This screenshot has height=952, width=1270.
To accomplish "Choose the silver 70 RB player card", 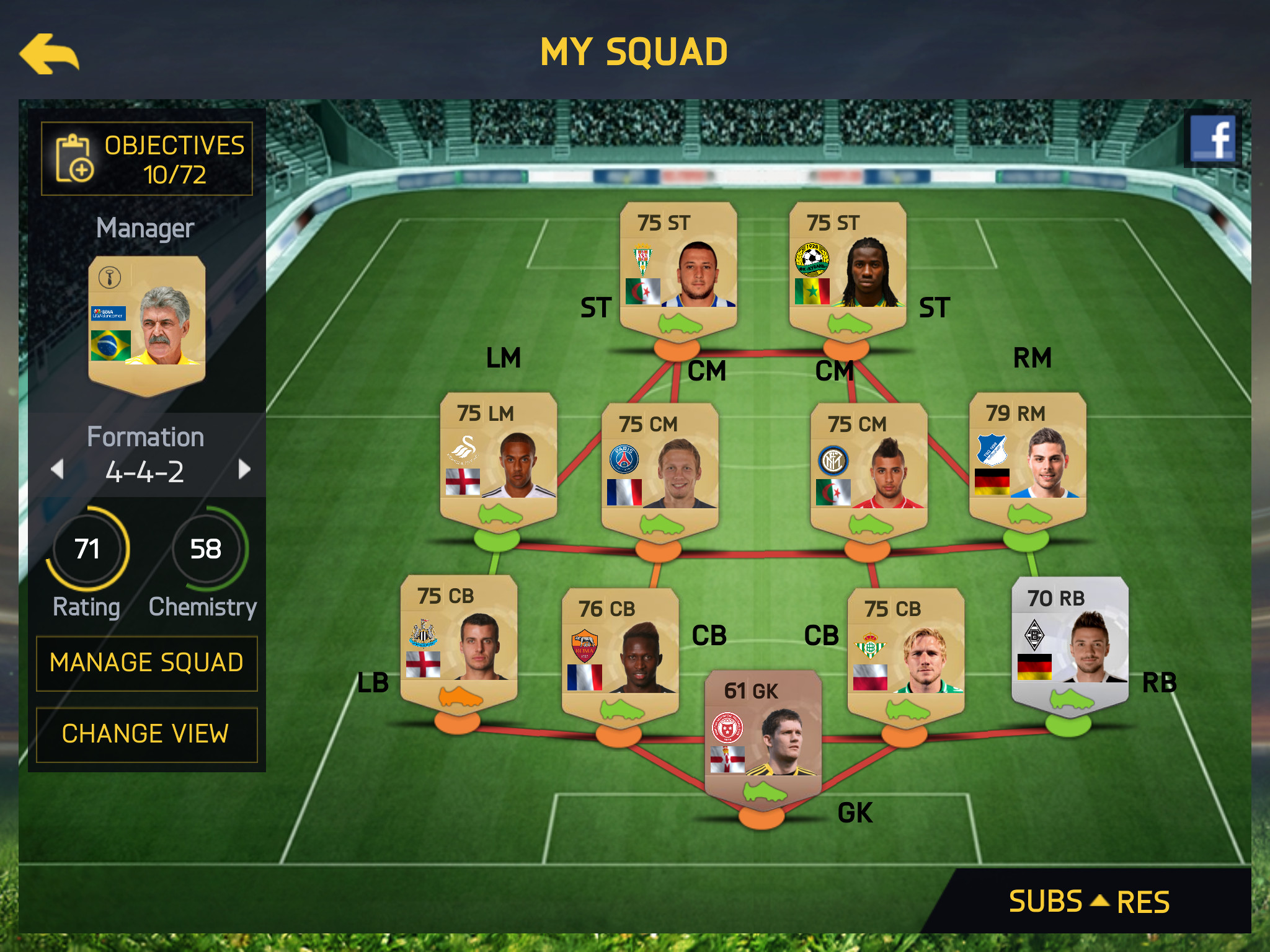I will [x=1070, y=645].
